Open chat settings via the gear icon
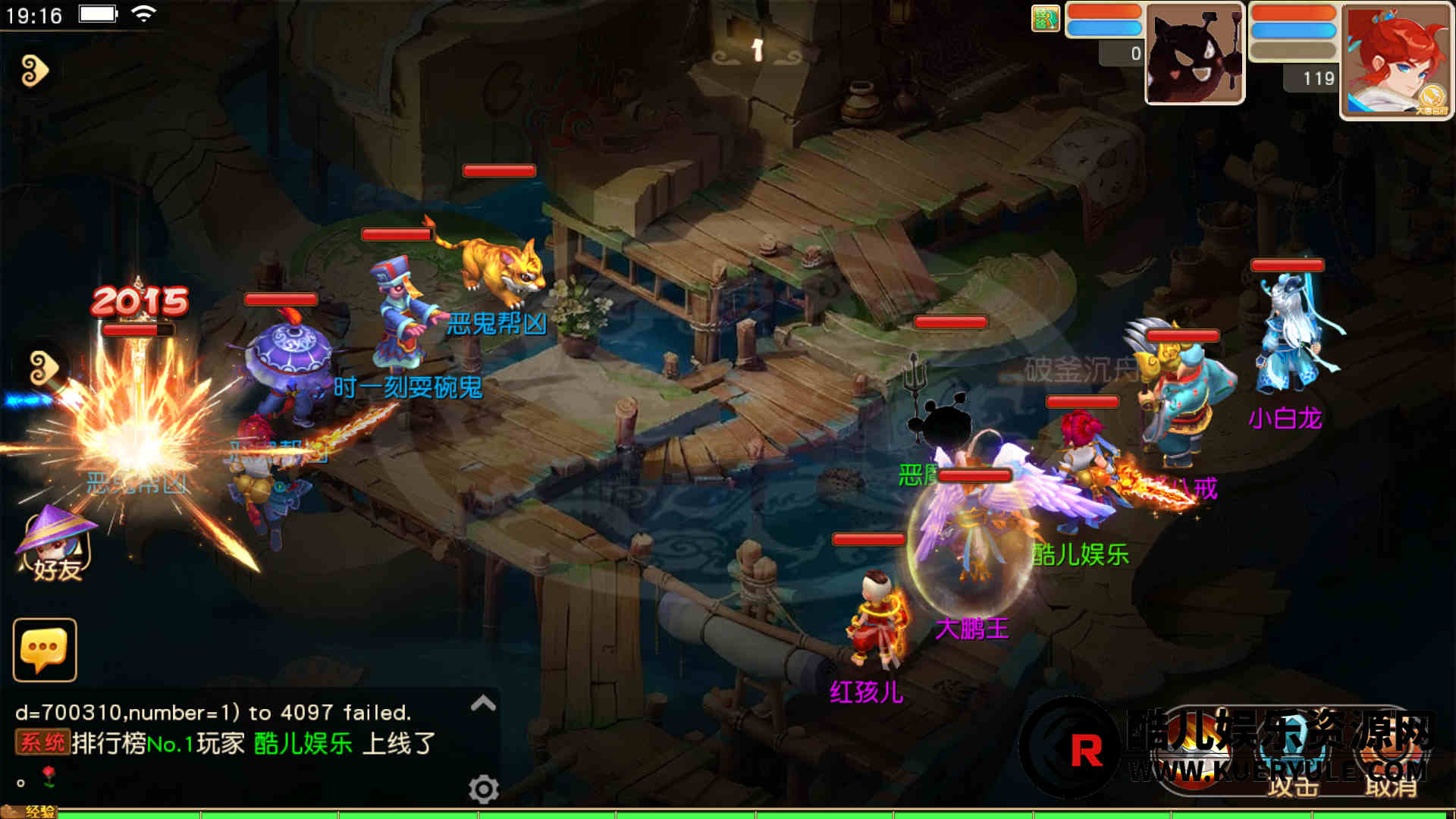 [483, 789]
